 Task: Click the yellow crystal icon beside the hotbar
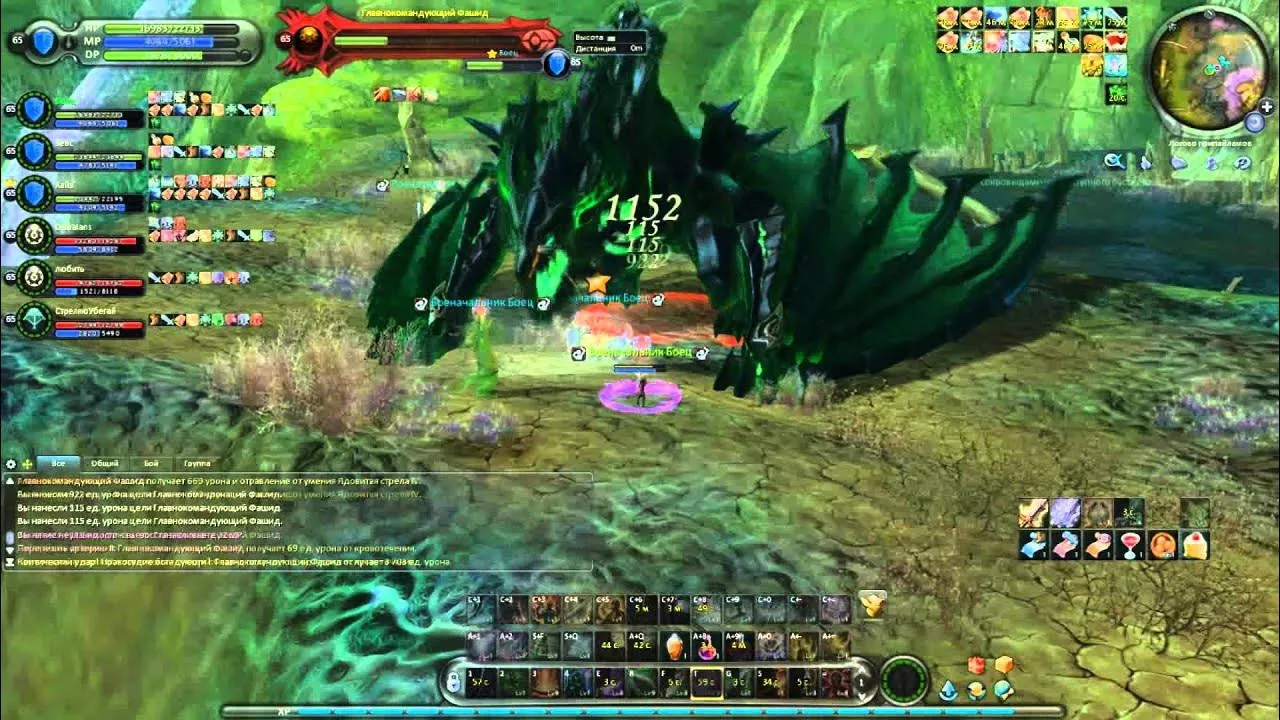pos(872,603)
